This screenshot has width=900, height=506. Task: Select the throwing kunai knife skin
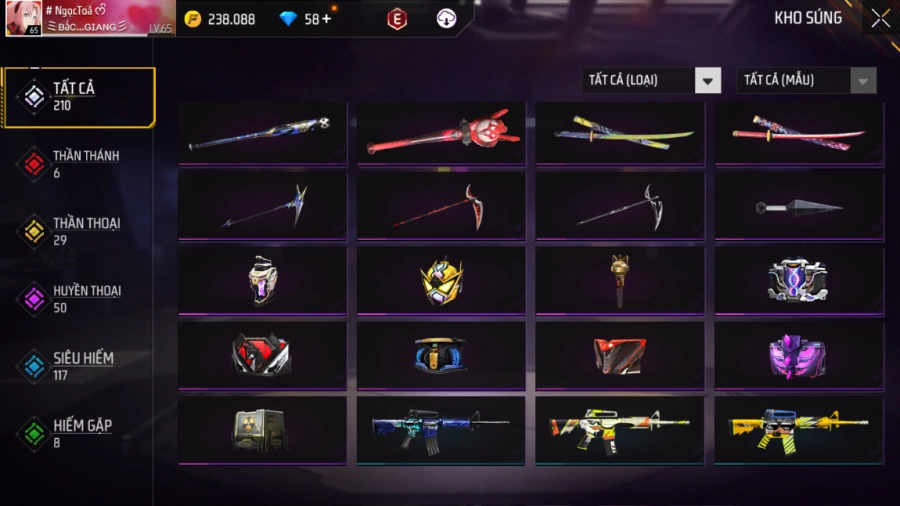pyautogui.click(x=799, y=207)
